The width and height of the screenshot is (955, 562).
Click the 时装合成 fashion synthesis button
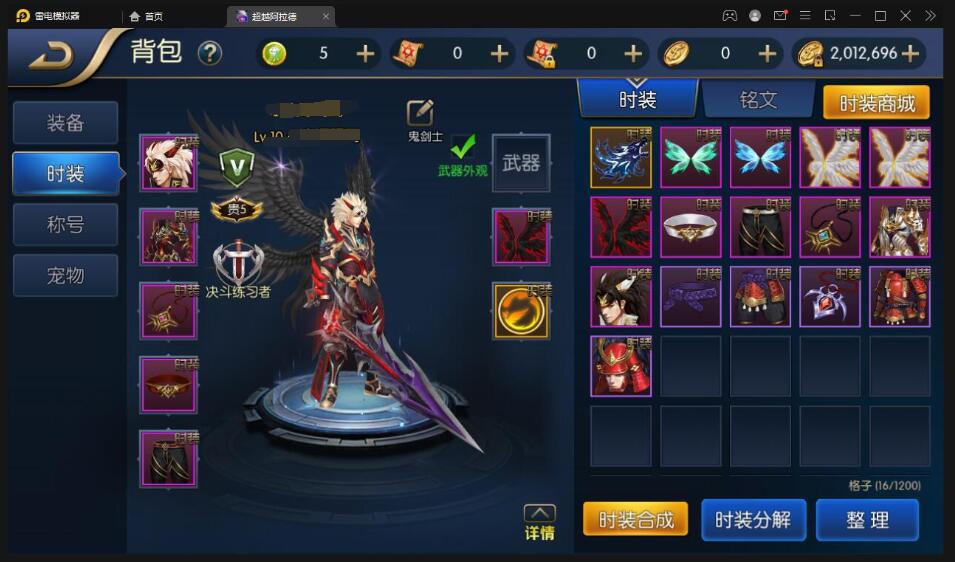point(636,520)
